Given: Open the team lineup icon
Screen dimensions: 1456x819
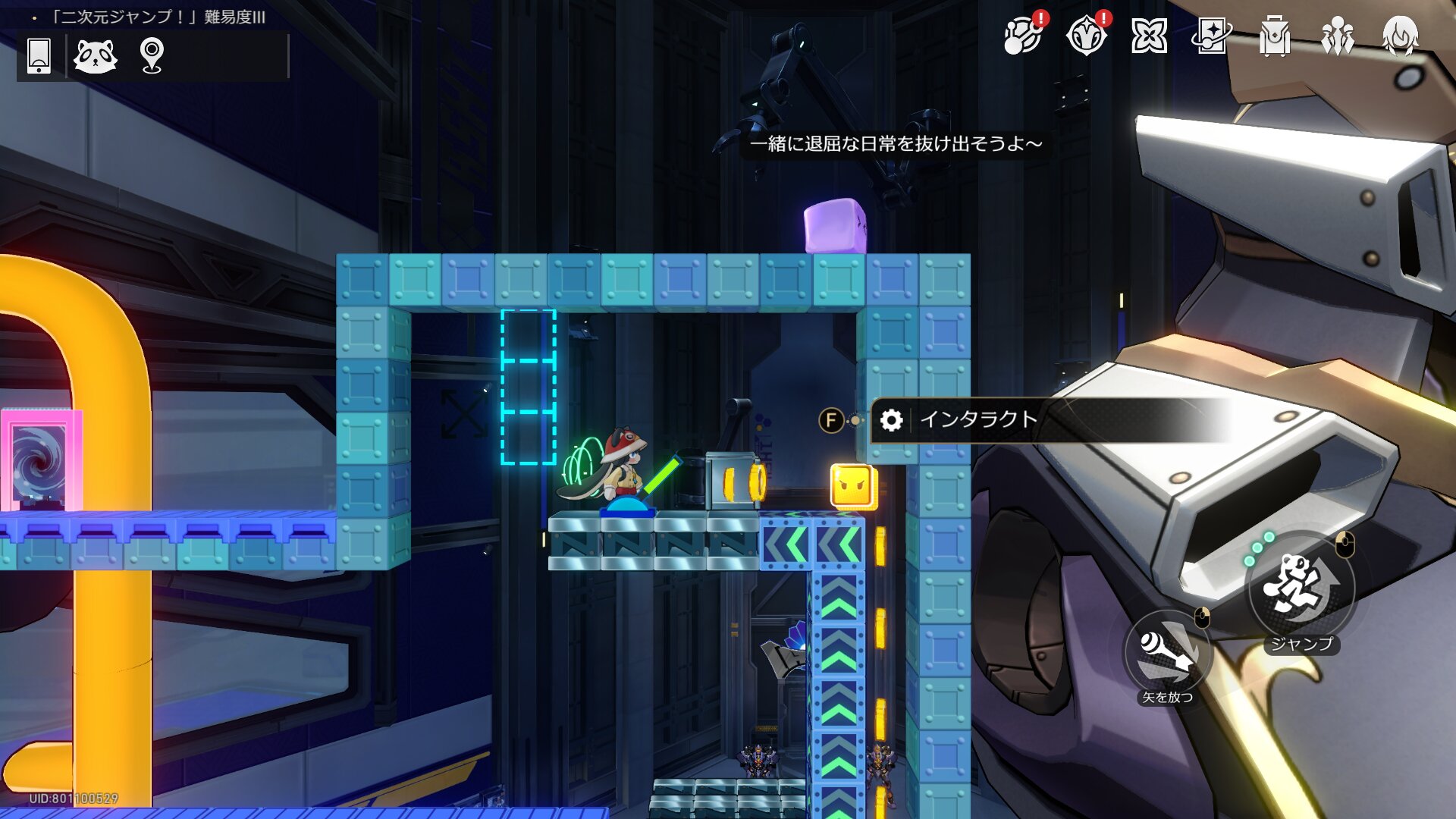Looking at the screenshot, I should 1337,36.
